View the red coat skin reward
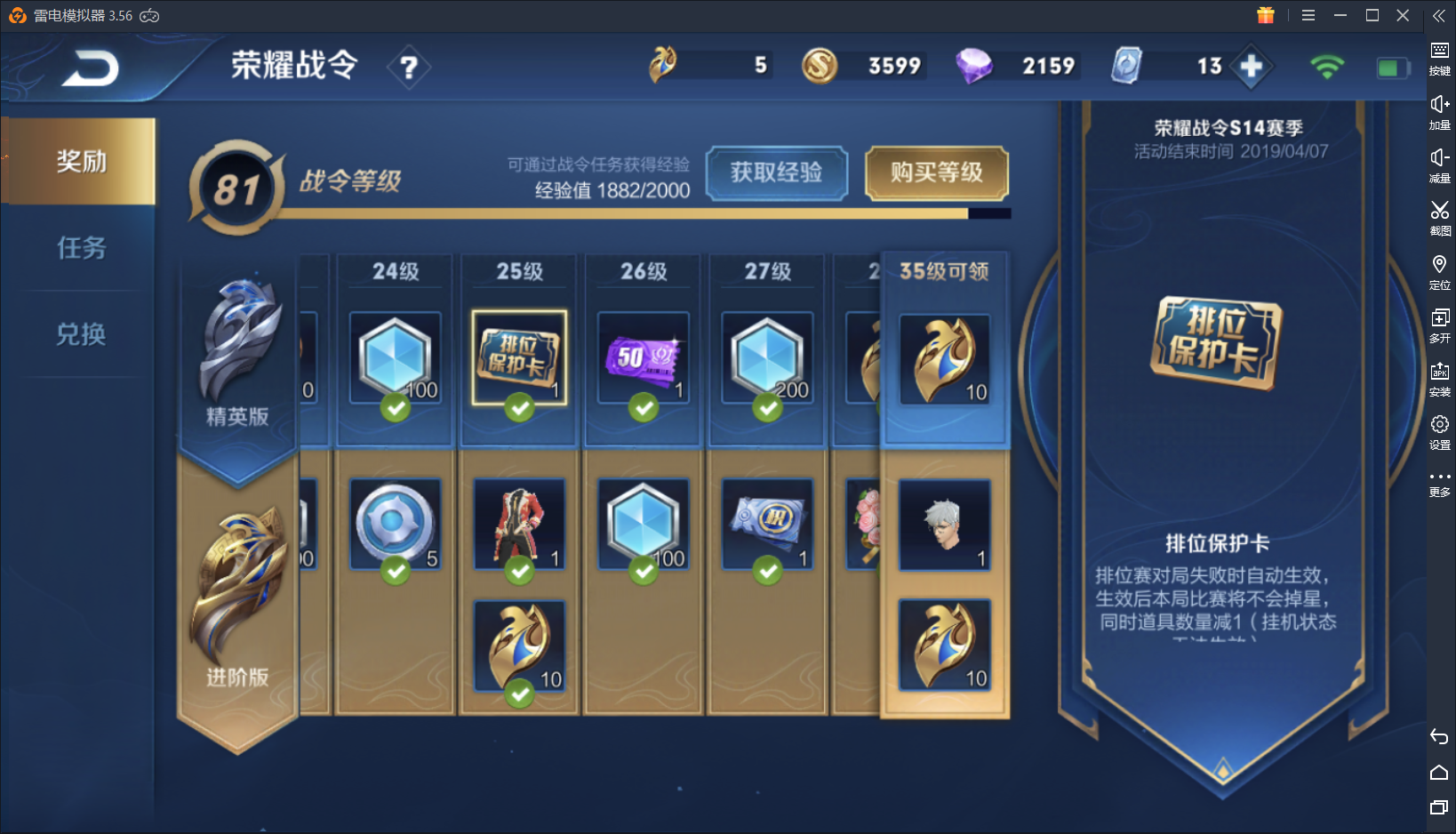1456x834 pixels. 519,525
